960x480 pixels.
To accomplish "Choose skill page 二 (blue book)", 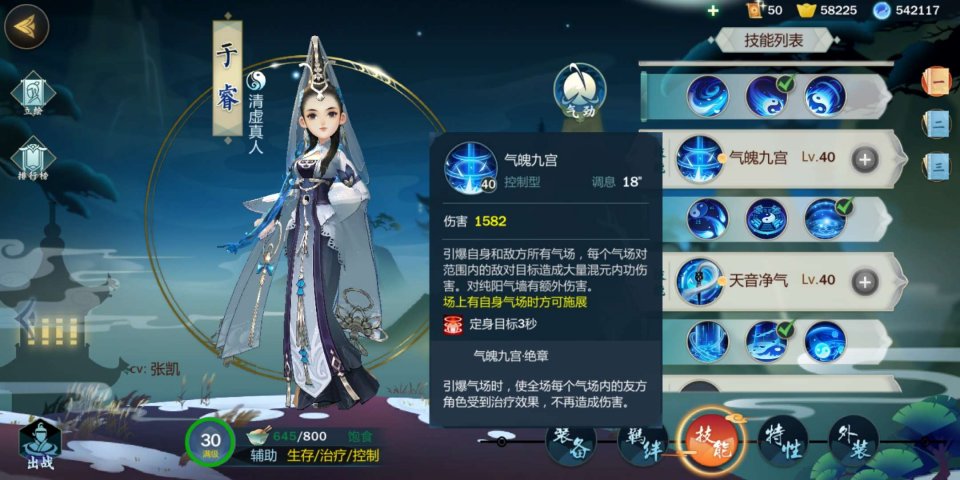I will point(939,122).
